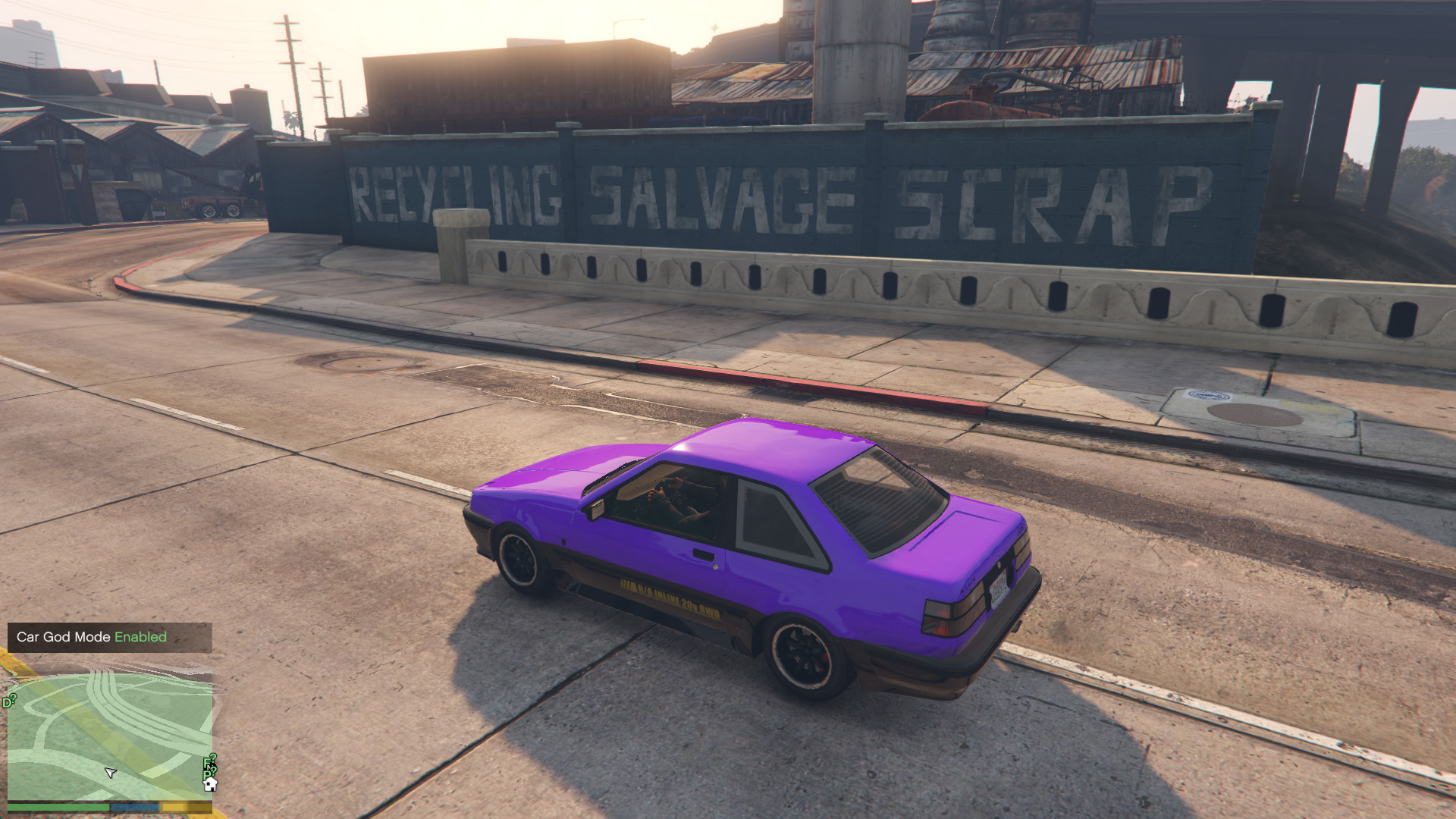Click the player arrow on the minimap
1456x819 pixels.
(x=110, y=773)
